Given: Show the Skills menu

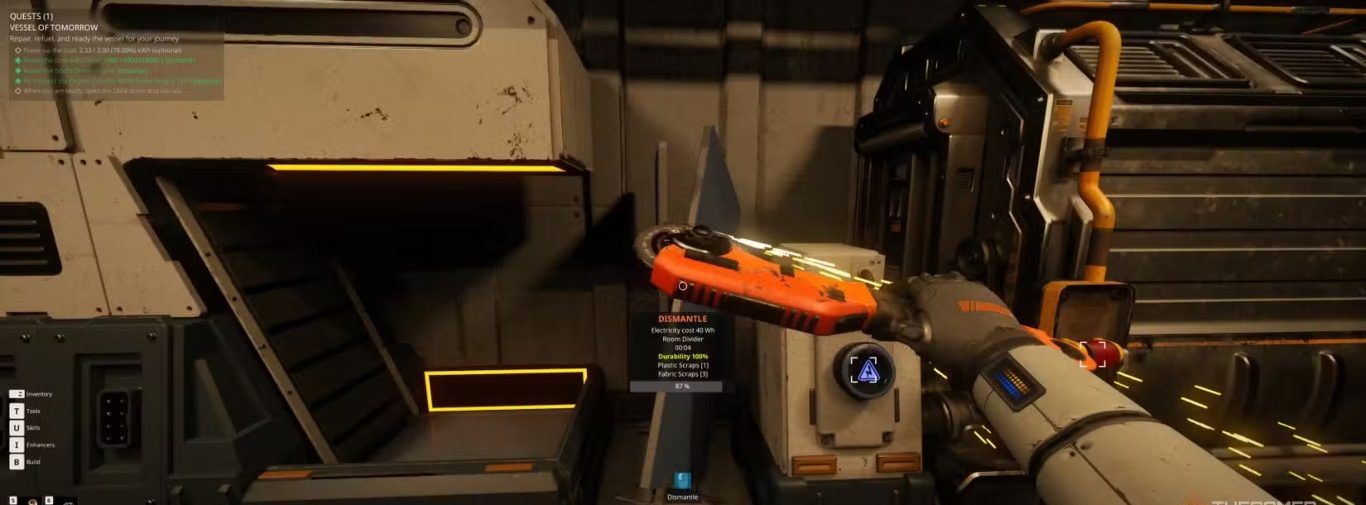Looking at the screenshot, I should [x=17, y=428].
